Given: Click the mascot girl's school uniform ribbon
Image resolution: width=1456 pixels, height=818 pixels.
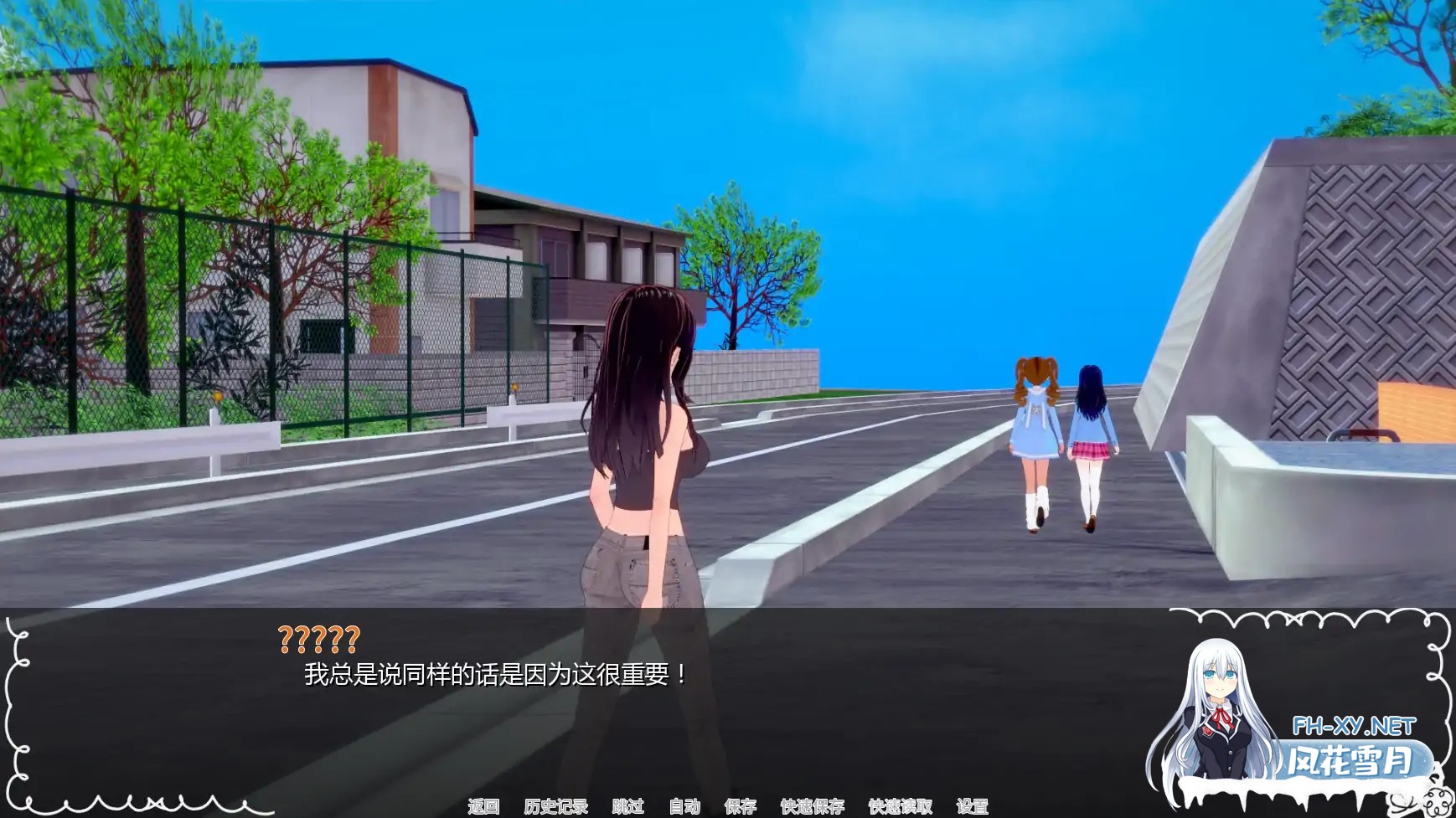Looking at the screenshot, I should point(1221,717).
